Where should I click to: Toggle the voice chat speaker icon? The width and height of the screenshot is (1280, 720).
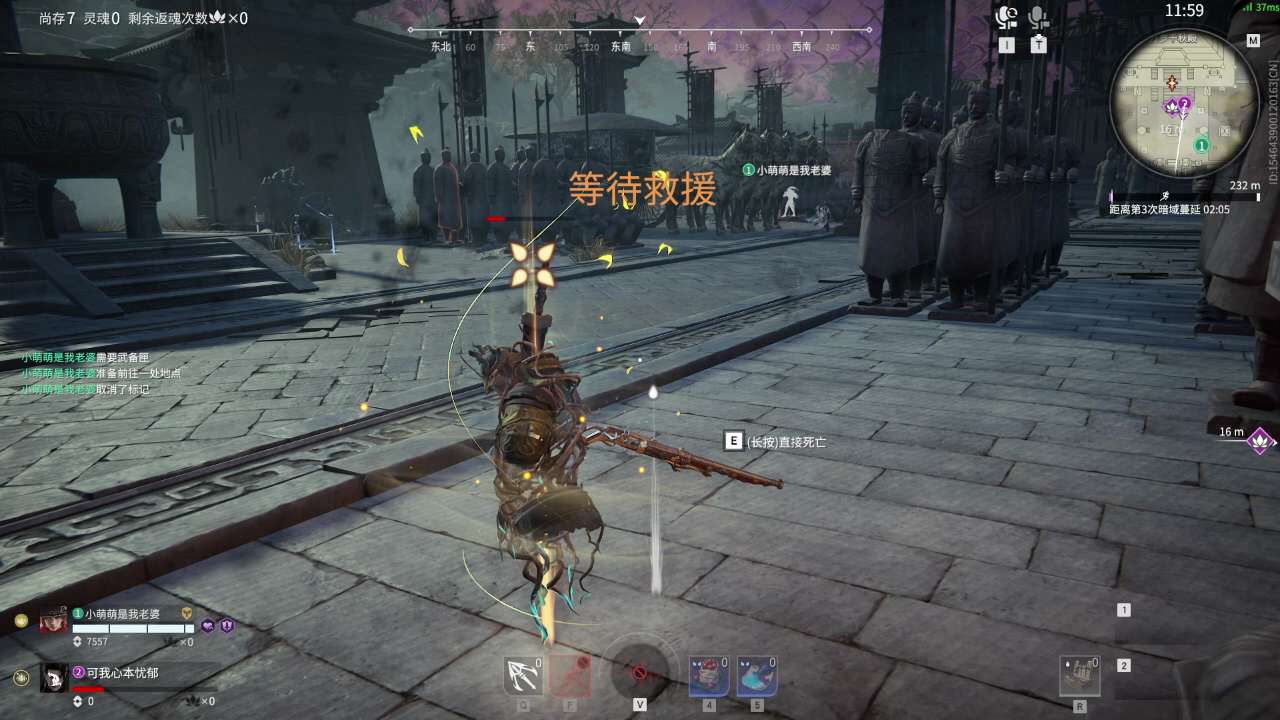click(1006, 17)
